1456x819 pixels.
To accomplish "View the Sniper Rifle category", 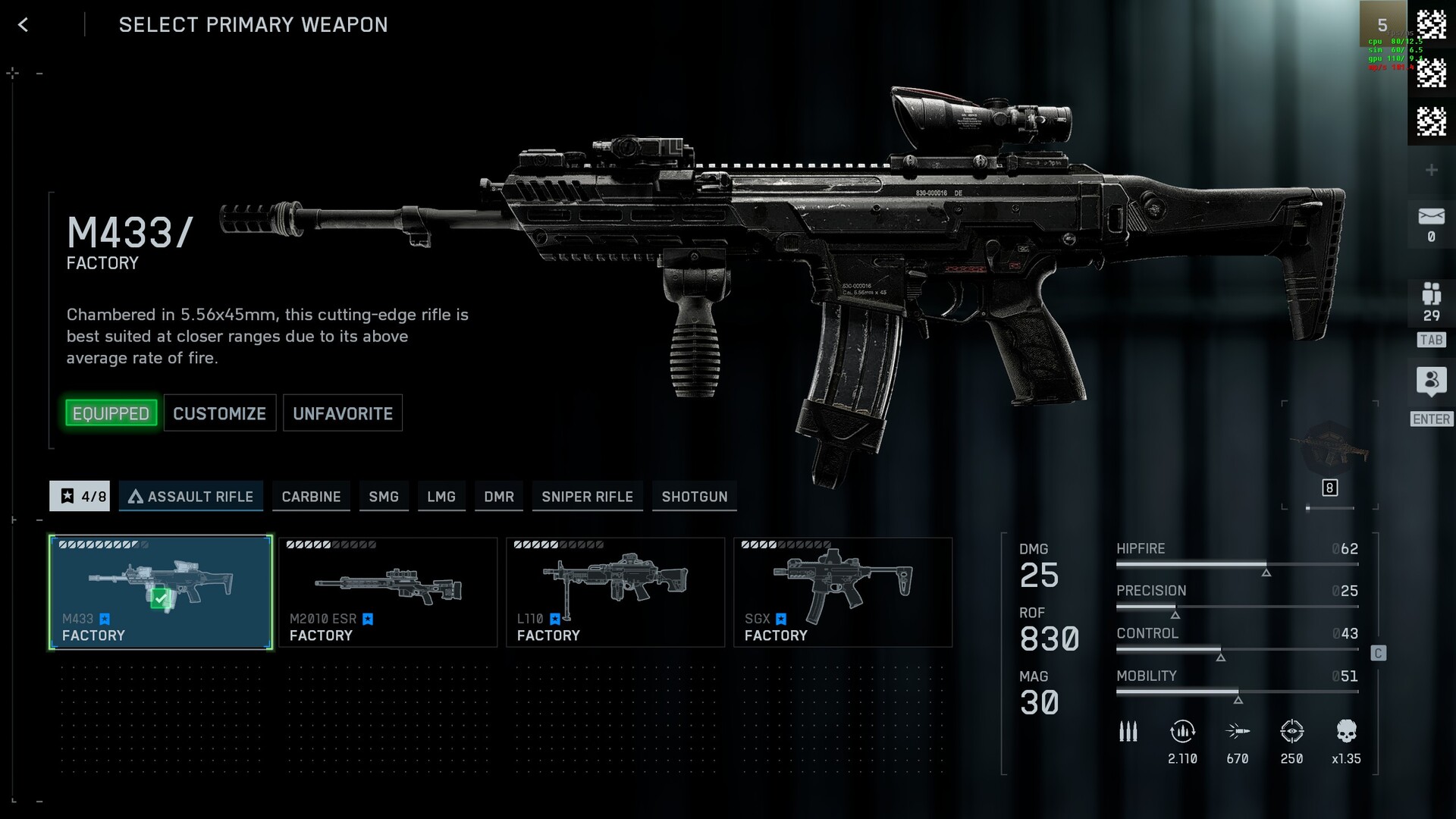I will tap(587, 496).
